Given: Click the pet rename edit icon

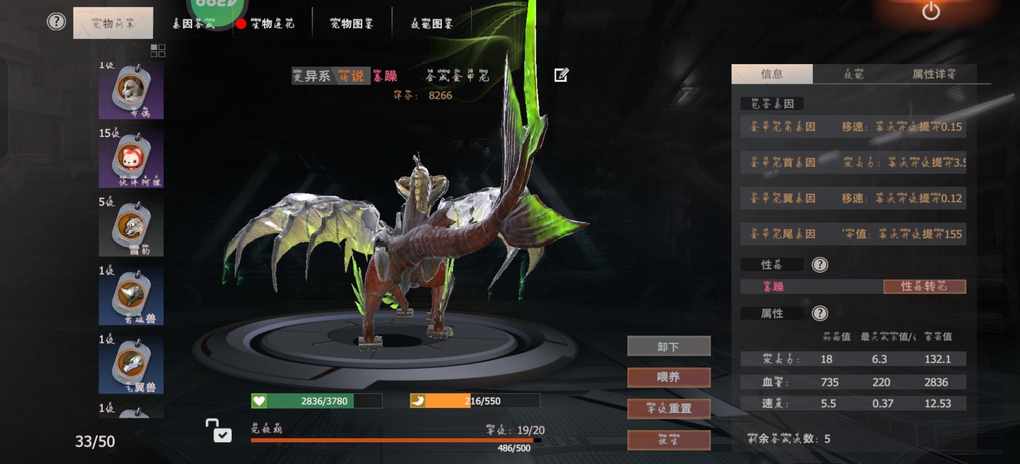Looking at the screenshot, I should (x=561, y=75).
